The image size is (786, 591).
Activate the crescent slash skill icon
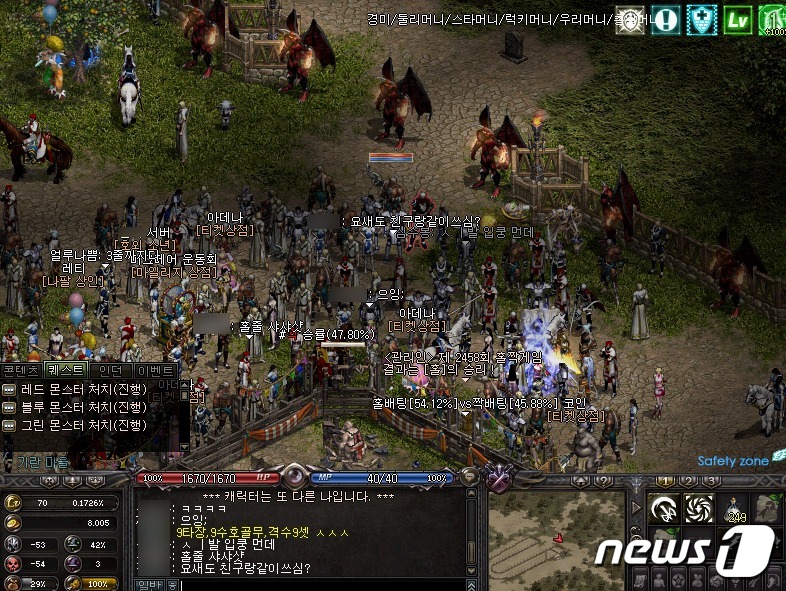664,509
